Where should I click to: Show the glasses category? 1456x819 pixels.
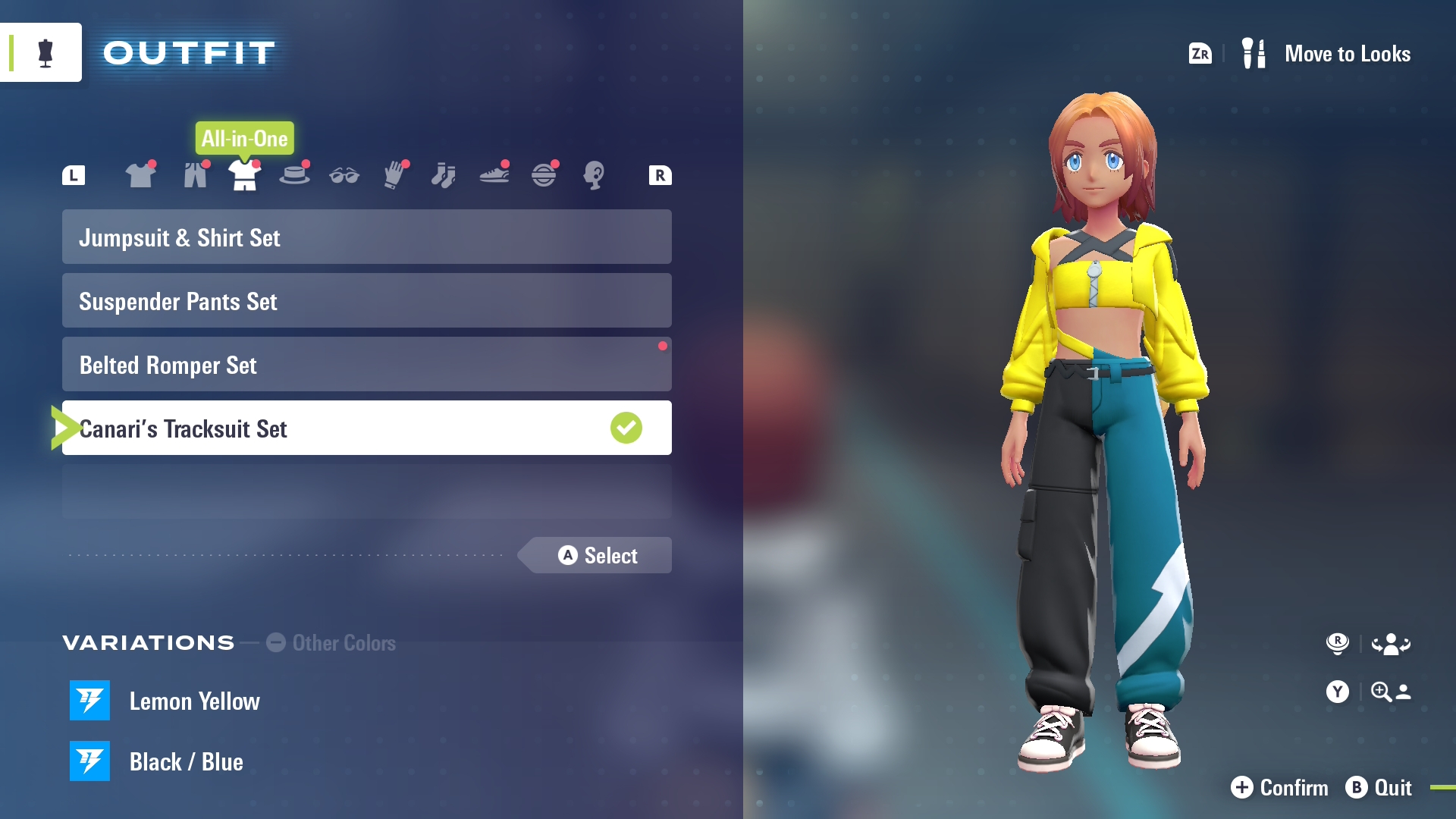(344, 176)
